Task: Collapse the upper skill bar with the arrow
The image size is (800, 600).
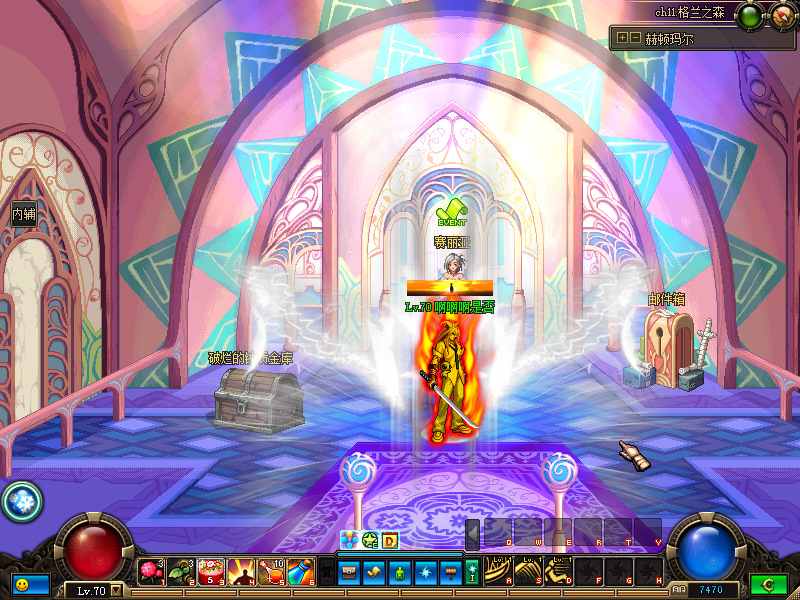Action: (472, 533)
